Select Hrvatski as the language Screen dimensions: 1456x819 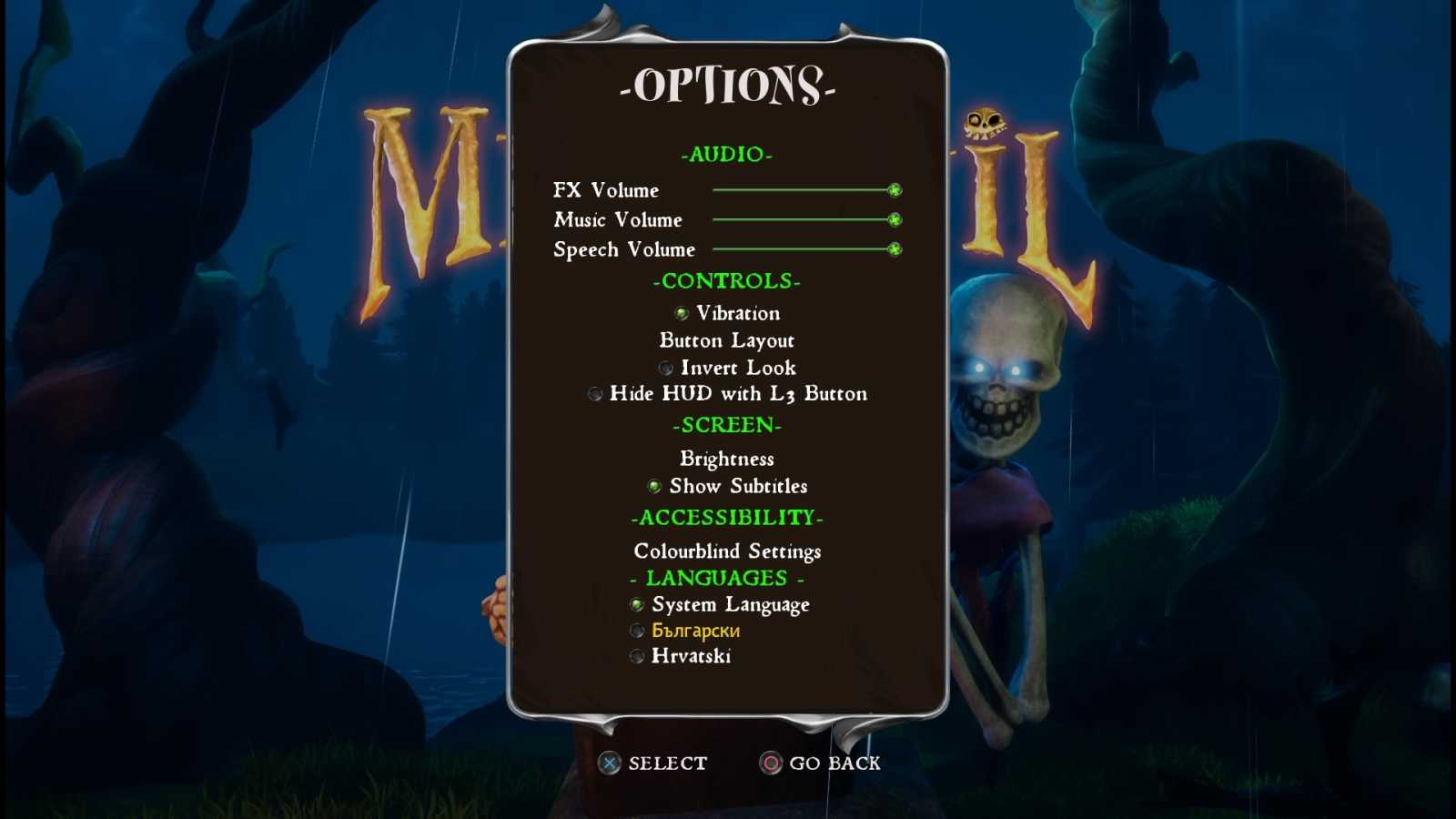(x=692, y=655)
